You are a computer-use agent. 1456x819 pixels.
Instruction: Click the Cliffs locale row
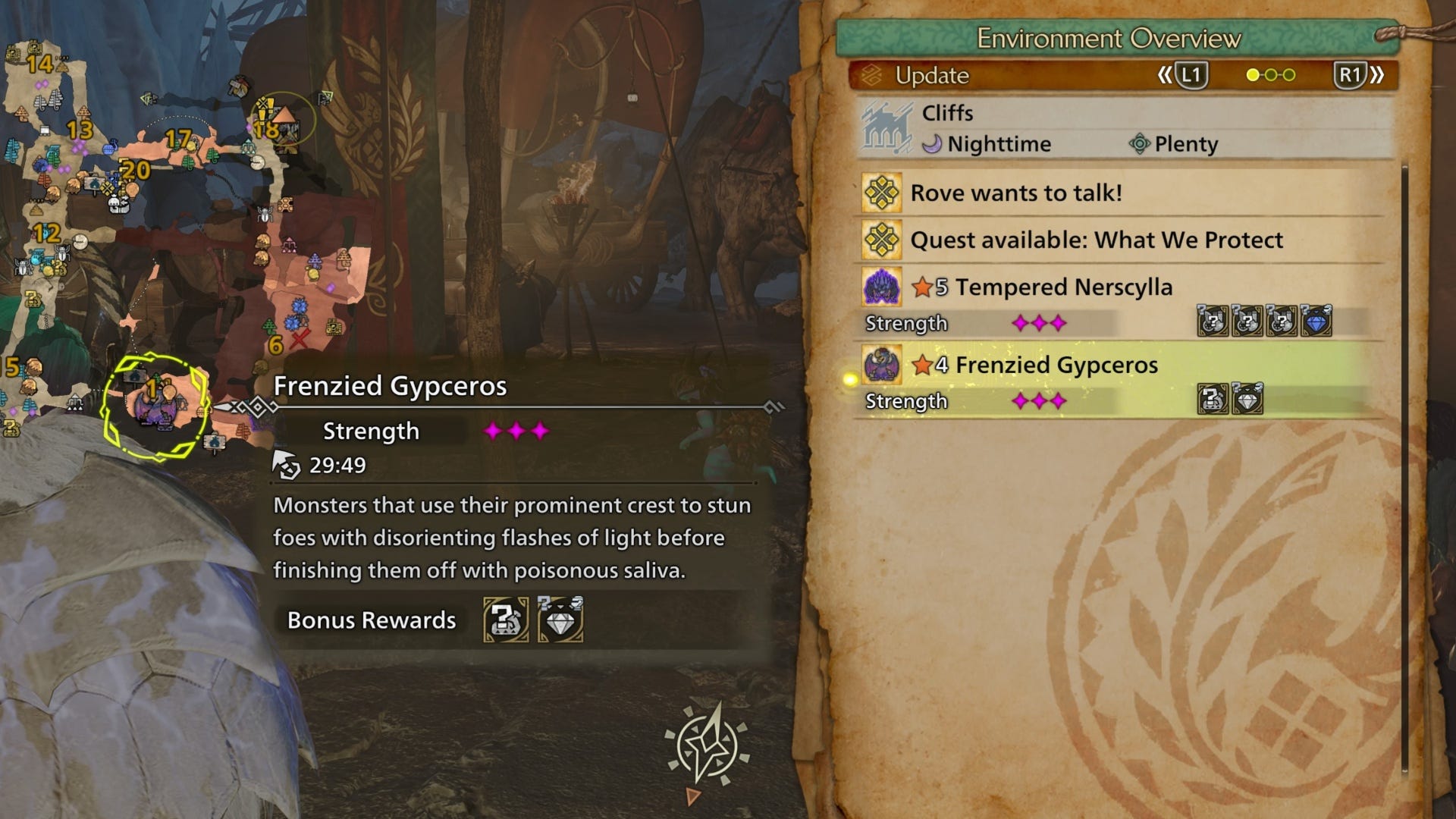tap(947, 114)
